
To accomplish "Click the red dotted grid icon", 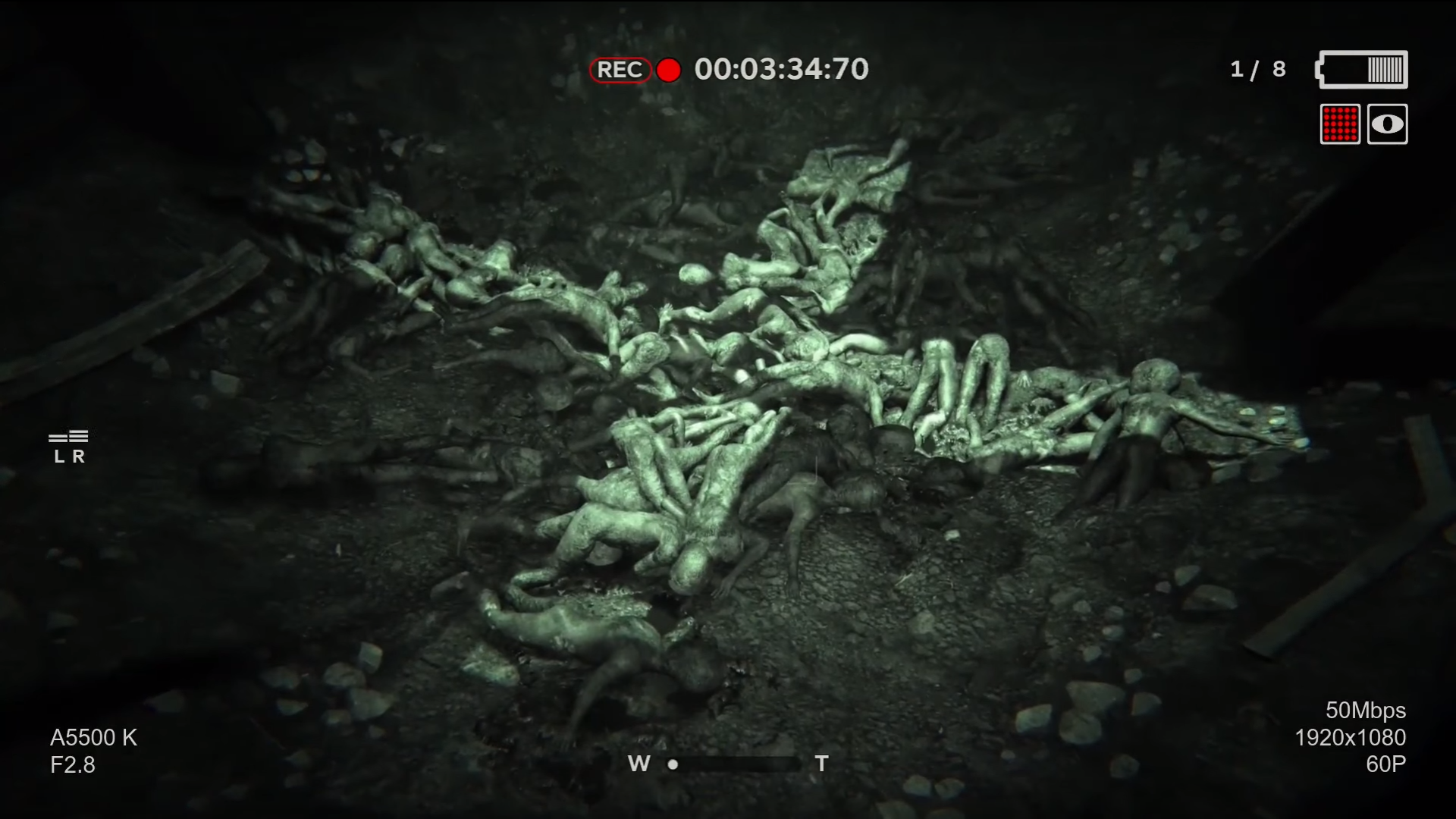I will pyautogui.click(x=1340, y=124).
